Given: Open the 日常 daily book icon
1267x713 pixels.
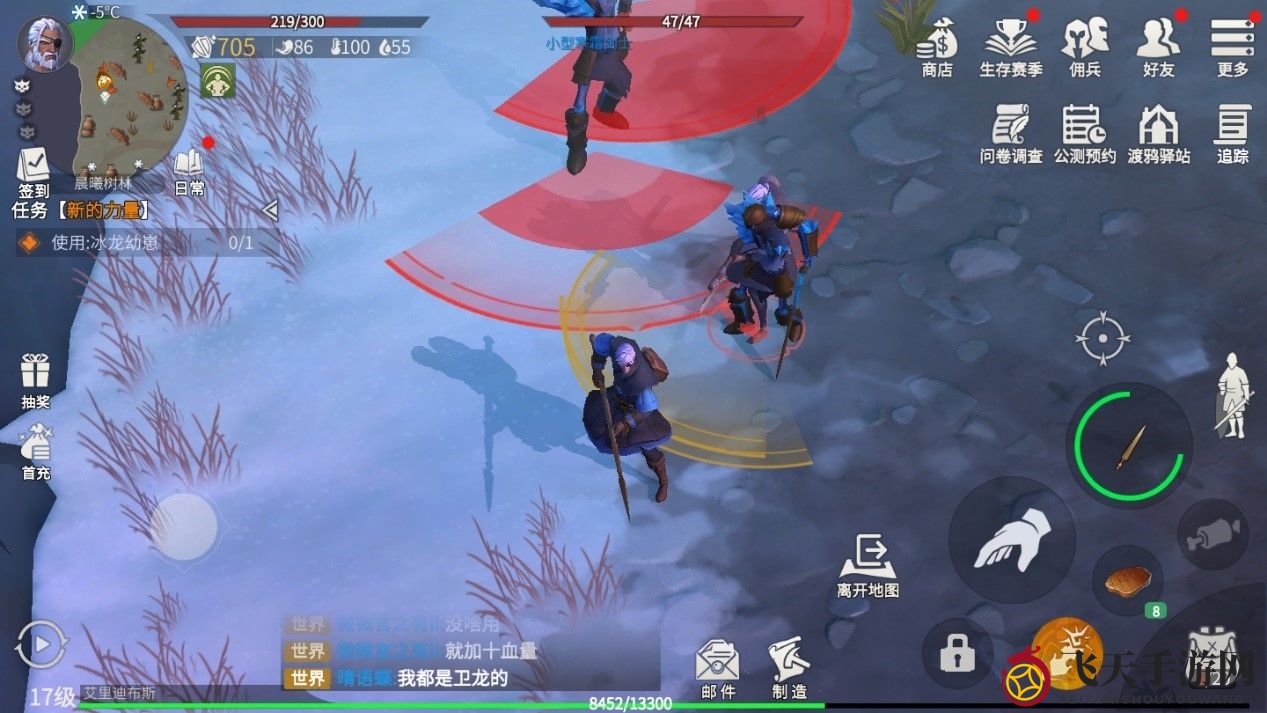Looking at the screenshot, I should [x=189, y=171].
